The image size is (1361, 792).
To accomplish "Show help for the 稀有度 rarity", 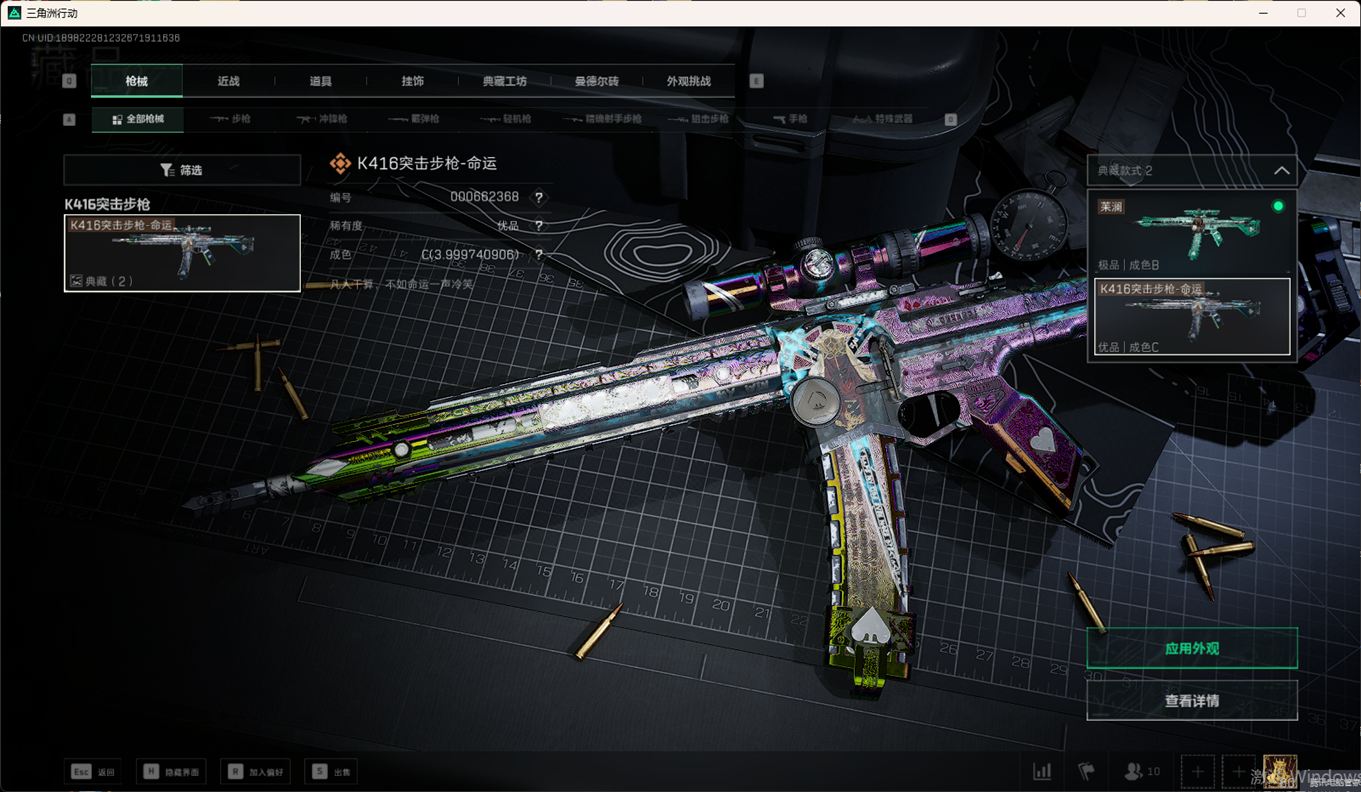I will pos(539,226).
